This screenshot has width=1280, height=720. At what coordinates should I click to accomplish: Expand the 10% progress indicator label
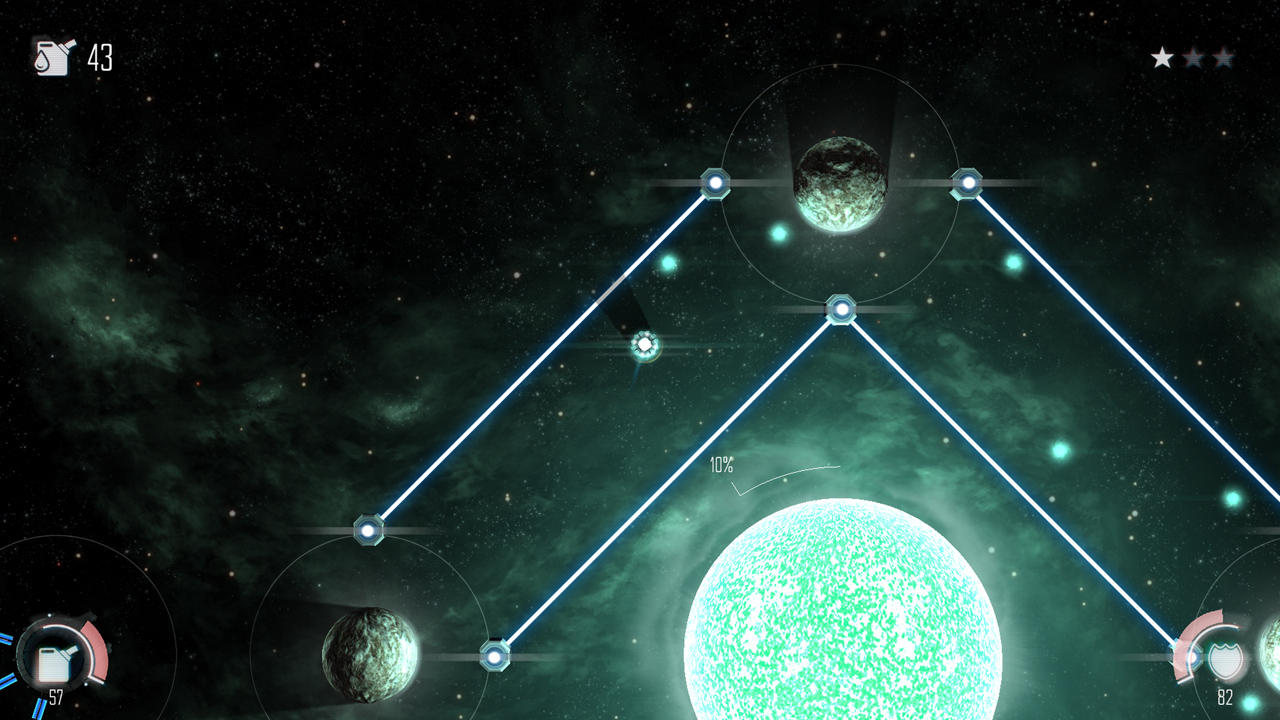[721, 463]
